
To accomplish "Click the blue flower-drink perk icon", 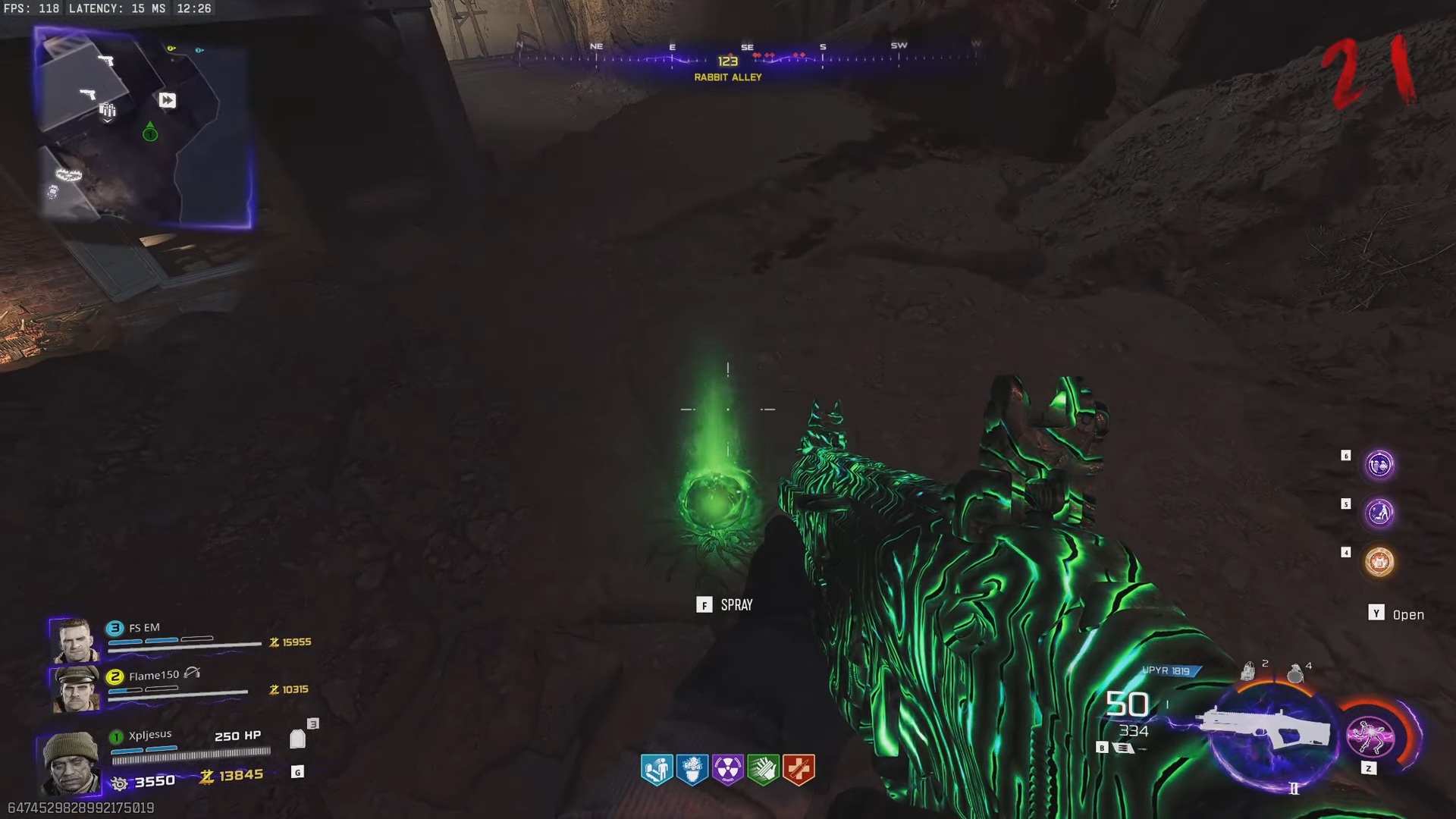I will pos(692,769).
